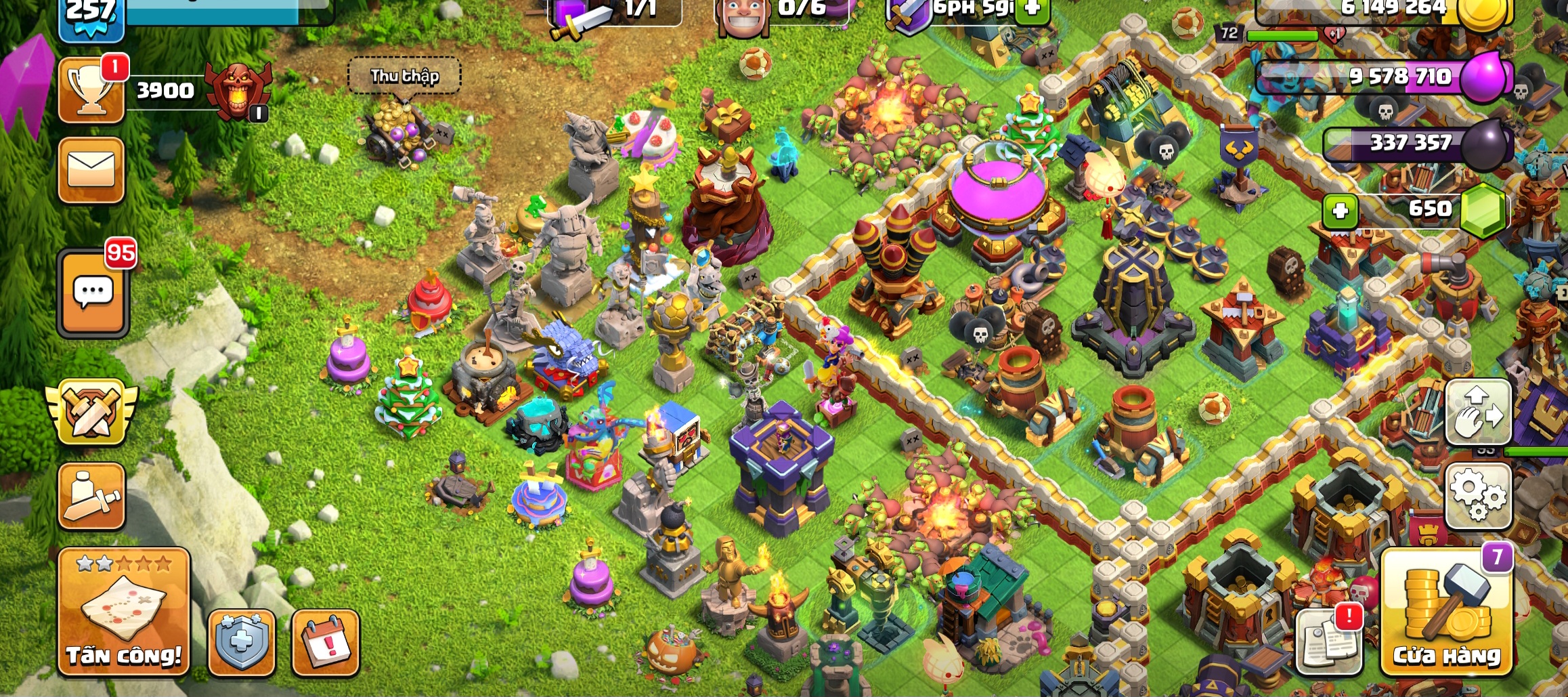
Task: Open the settings gear menu
Action: coord(1479,497)
